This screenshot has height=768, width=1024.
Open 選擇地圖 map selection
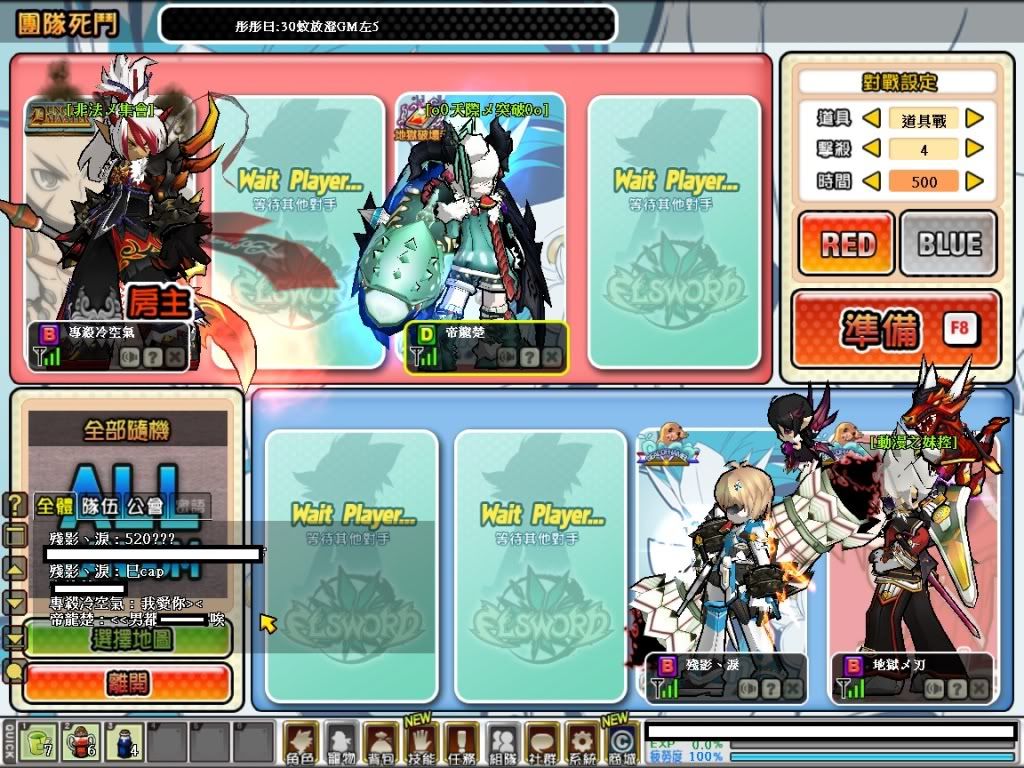[127, 637]
